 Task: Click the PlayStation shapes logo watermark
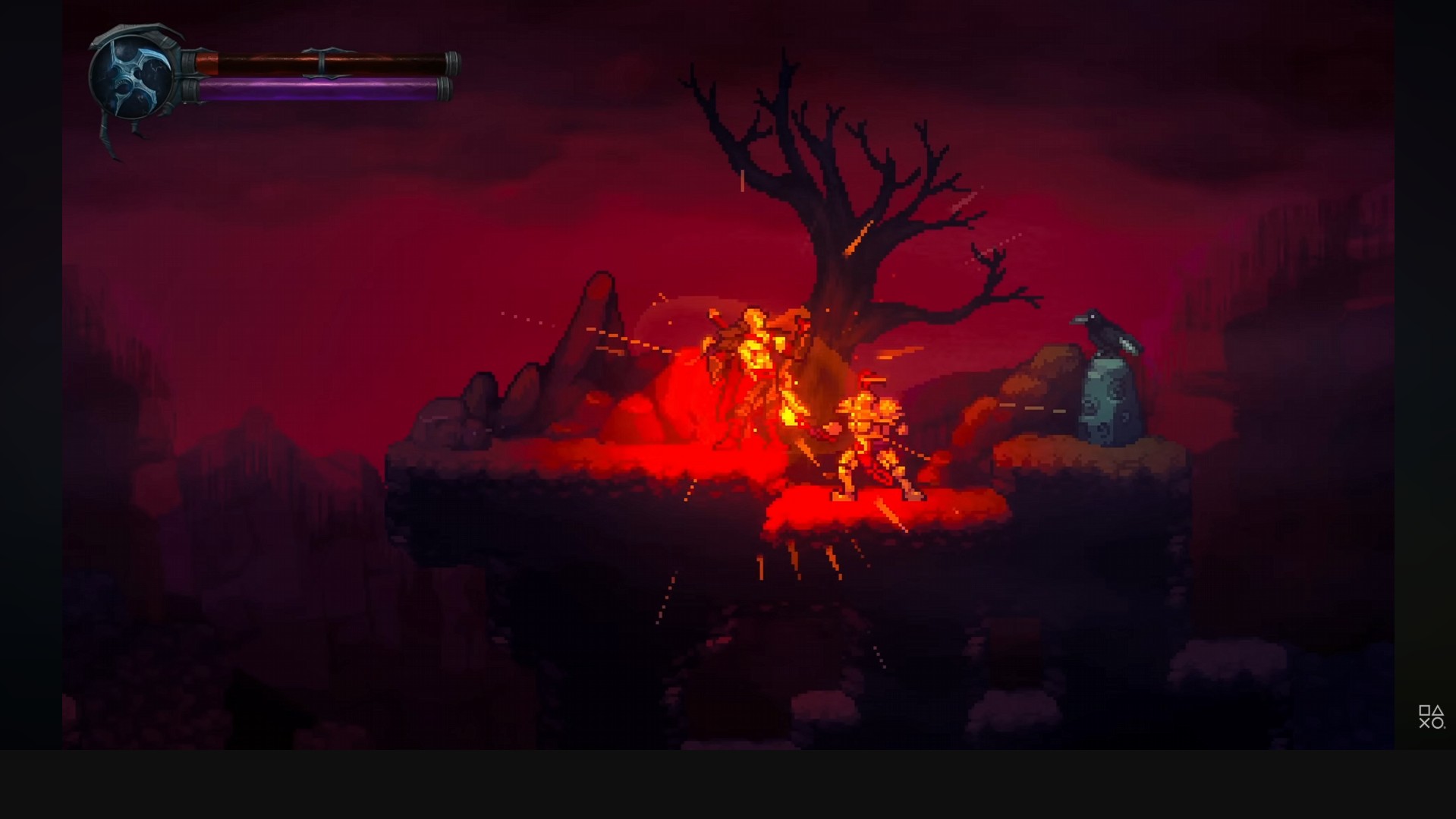(1431, 717)
